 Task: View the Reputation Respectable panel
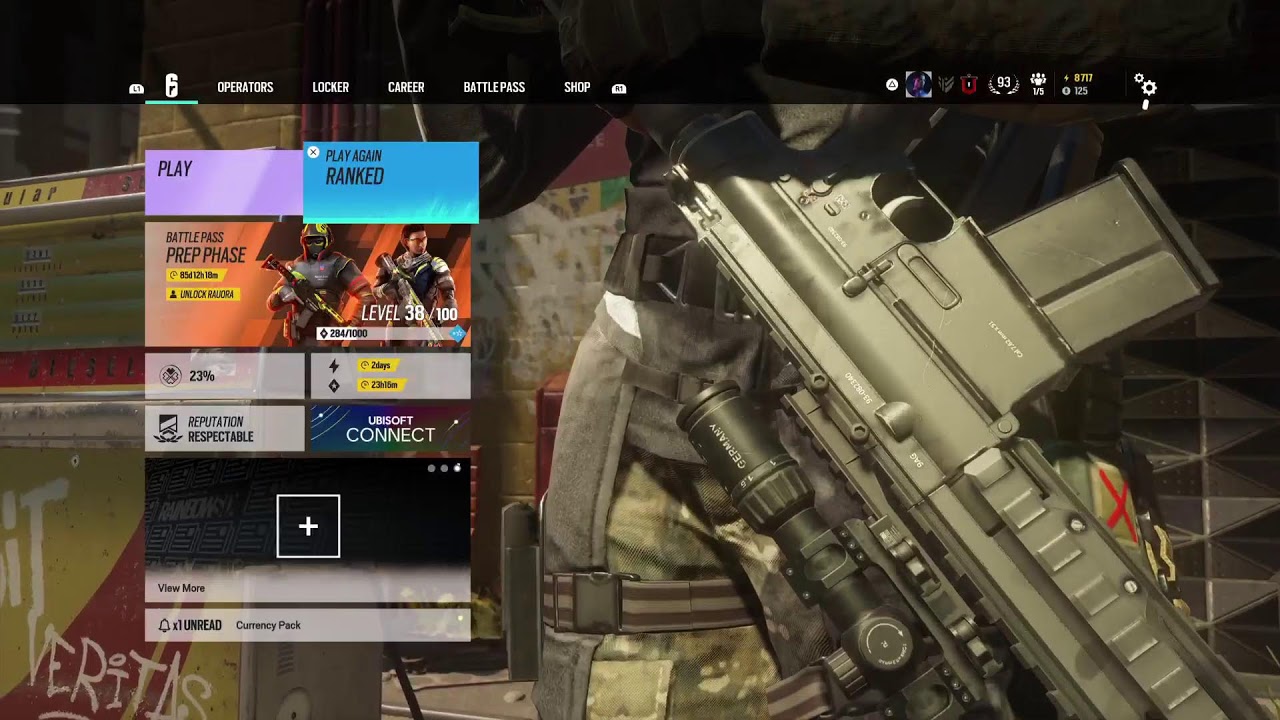pos(224,429)
